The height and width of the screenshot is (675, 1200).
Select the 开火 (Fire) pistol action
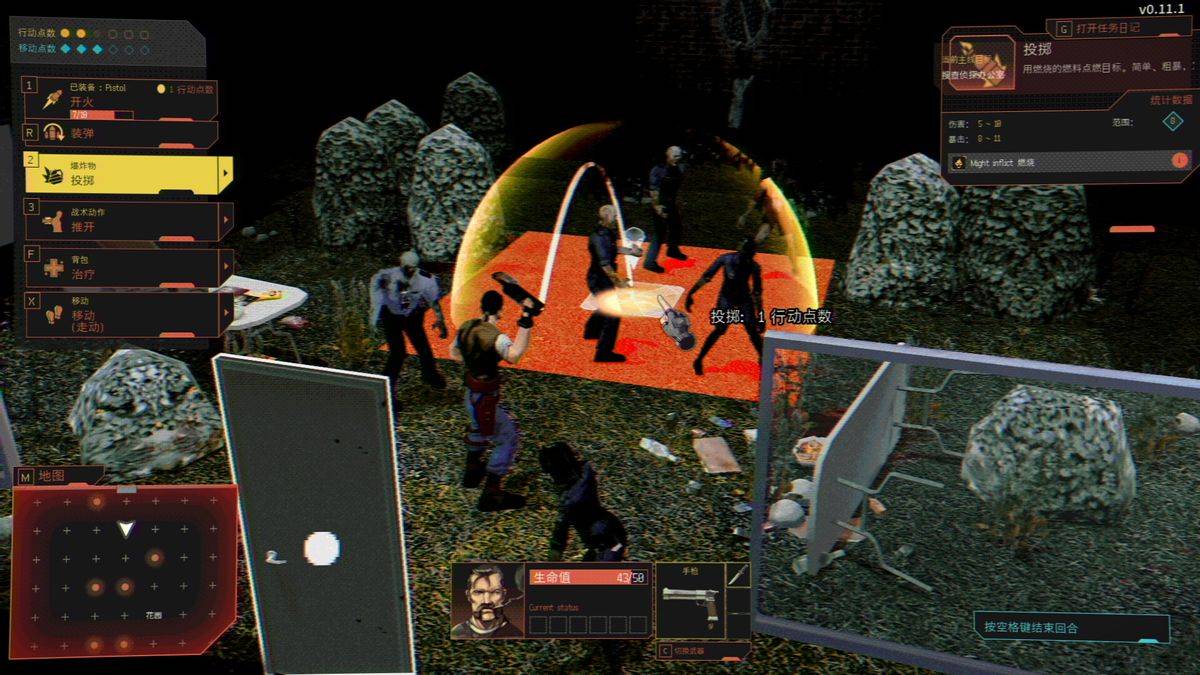[120, 100]
